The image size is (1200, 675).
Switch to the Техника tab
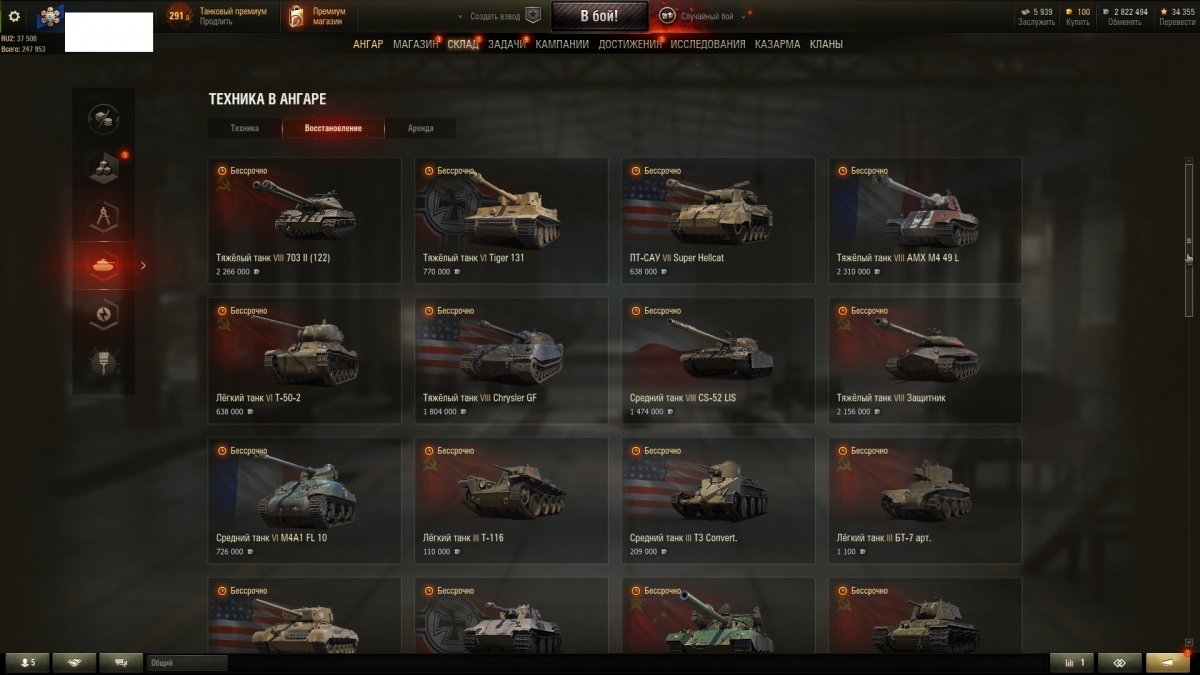tap(244, 128)
